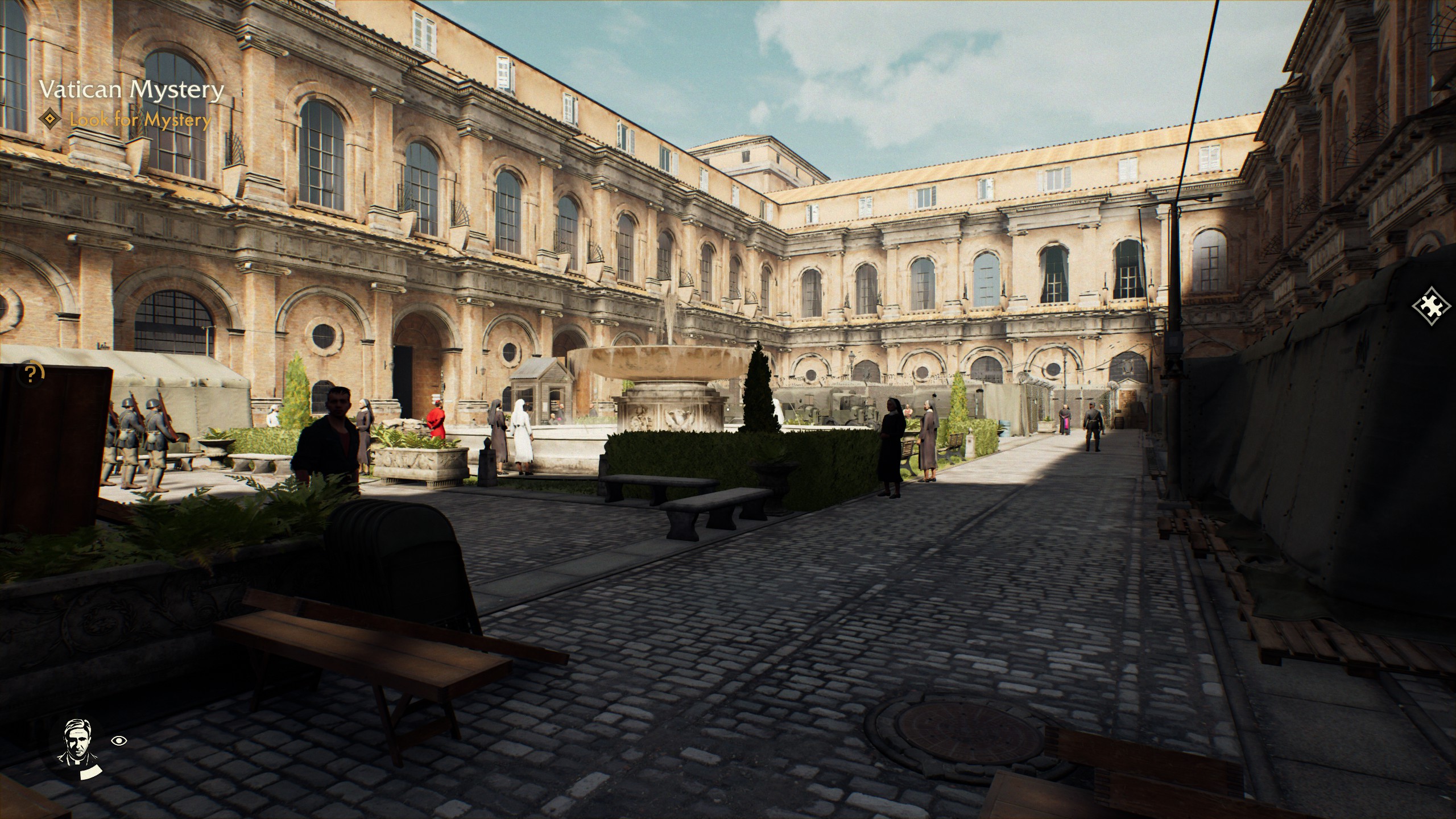The width and height of the screenshot is (1456, 819).
Task: Open the Look for Mystery objective
Action: (140, 120)
